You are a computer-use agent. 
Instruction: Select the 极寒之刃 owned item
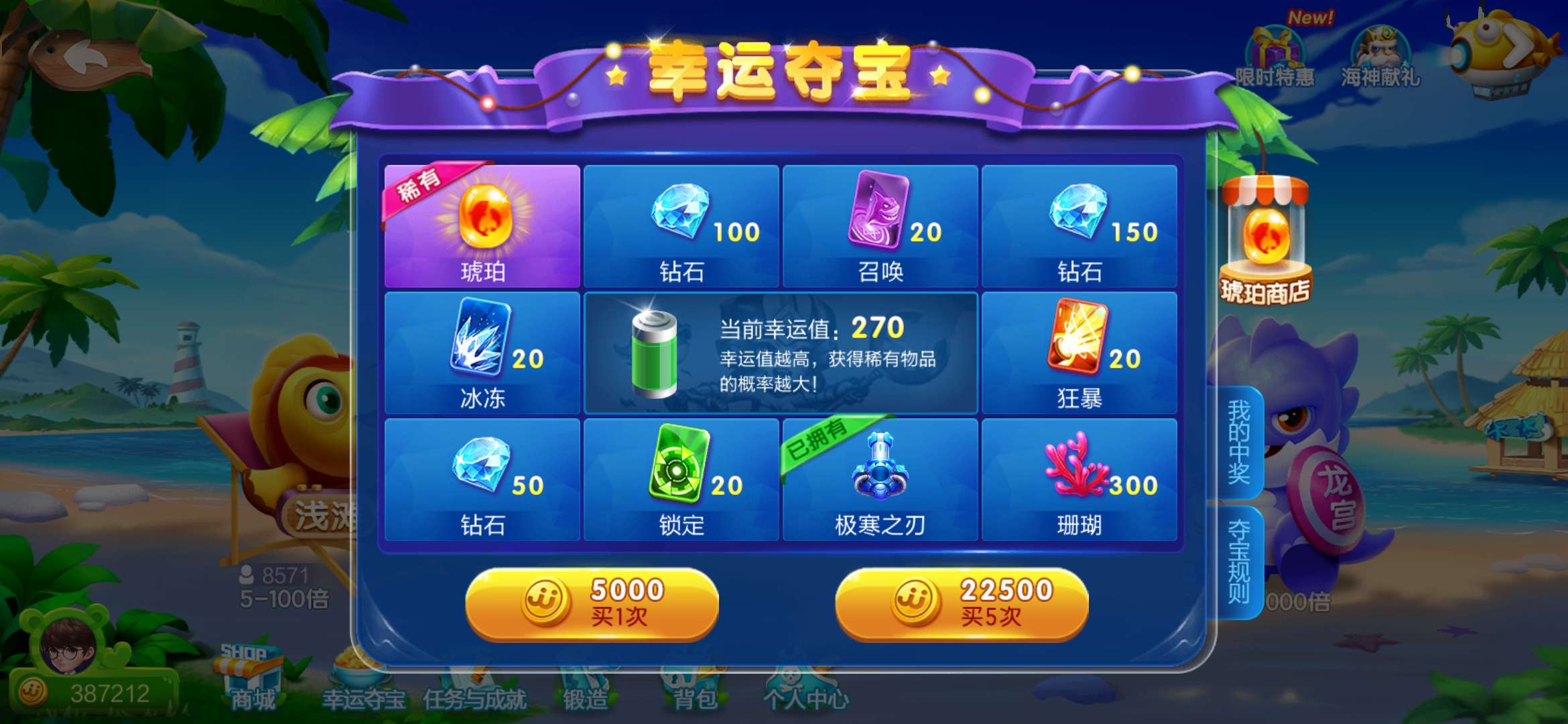click(879, 479)
